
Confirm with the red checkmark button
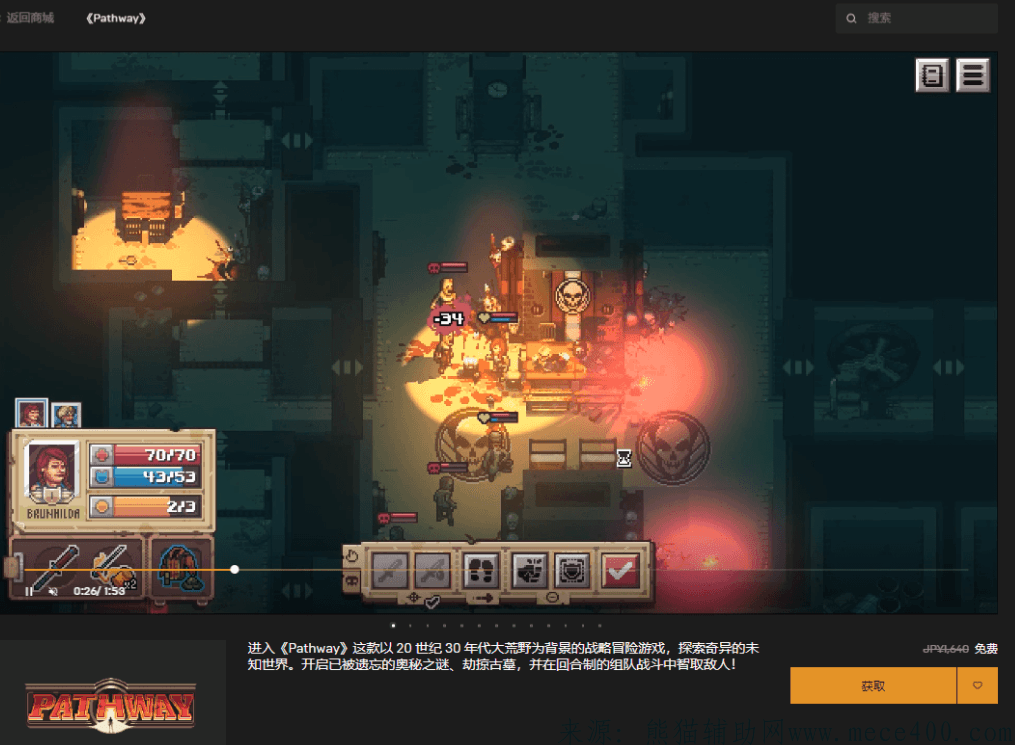tap(620, 571)
